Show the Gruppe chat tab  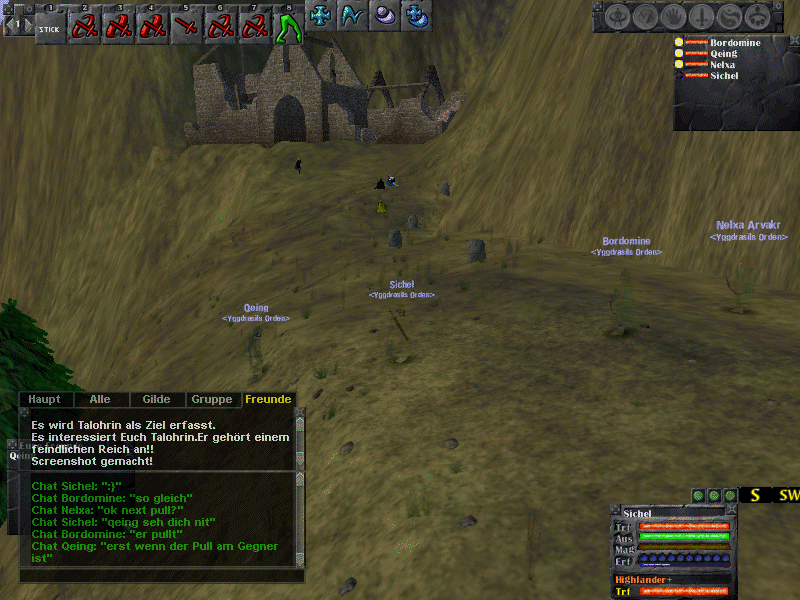[x=212, y=399]
